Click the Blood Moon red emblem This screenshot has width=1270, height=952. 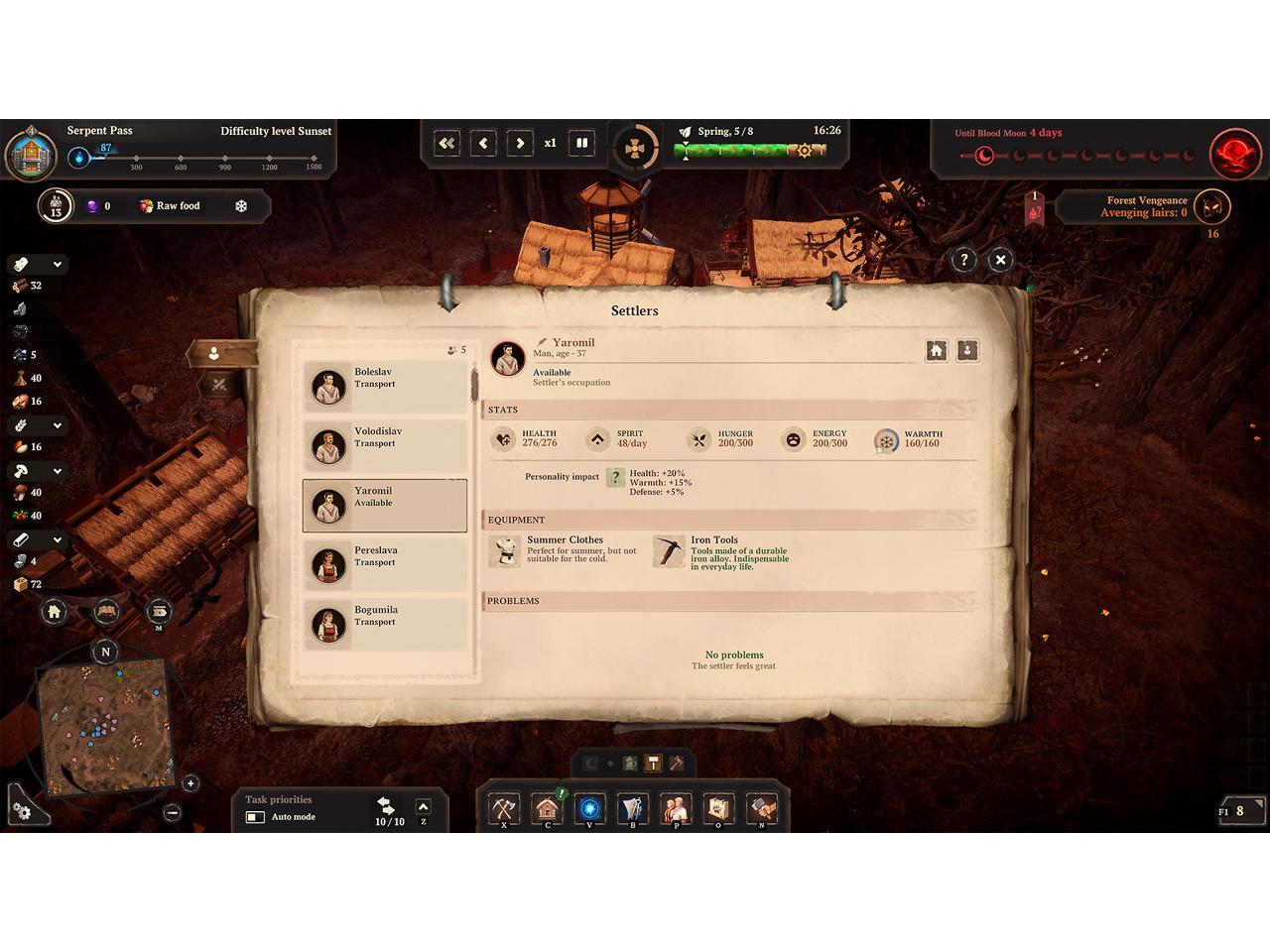(1234, 153)
